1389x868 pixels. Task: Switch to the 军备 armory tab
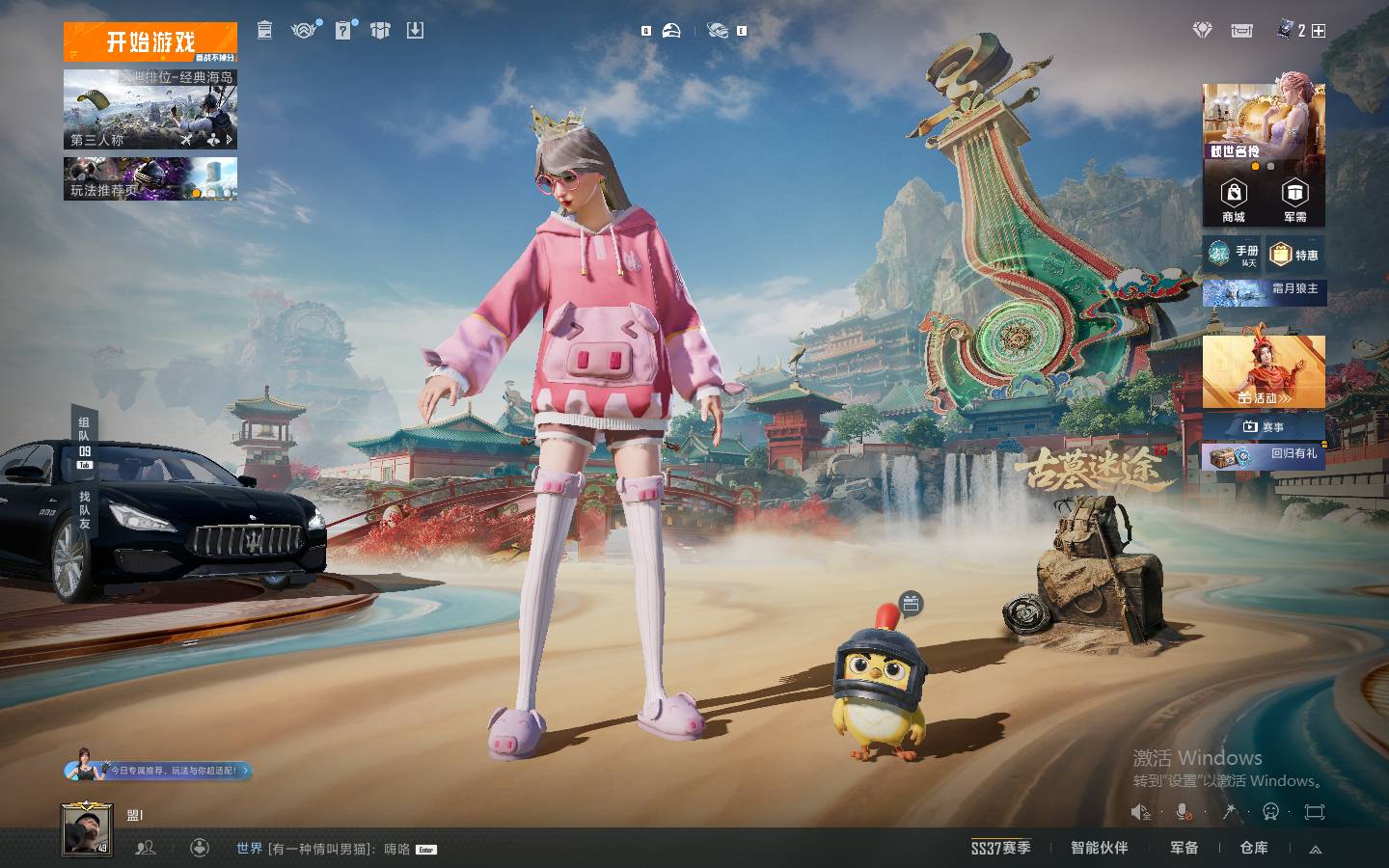point(1184,848)
